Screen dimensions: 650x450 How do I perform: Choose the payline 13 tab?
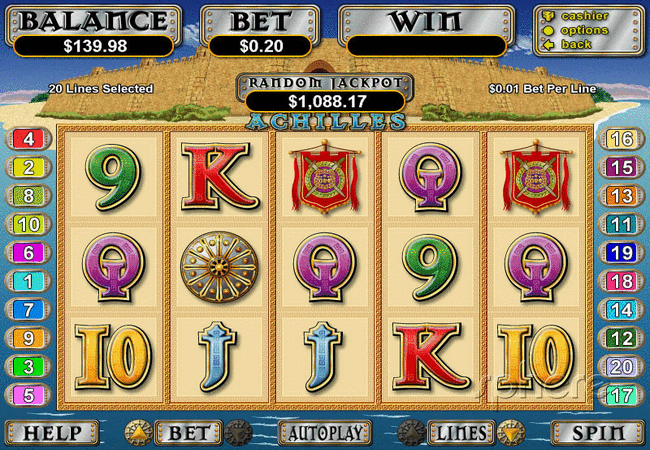point(621,196)
